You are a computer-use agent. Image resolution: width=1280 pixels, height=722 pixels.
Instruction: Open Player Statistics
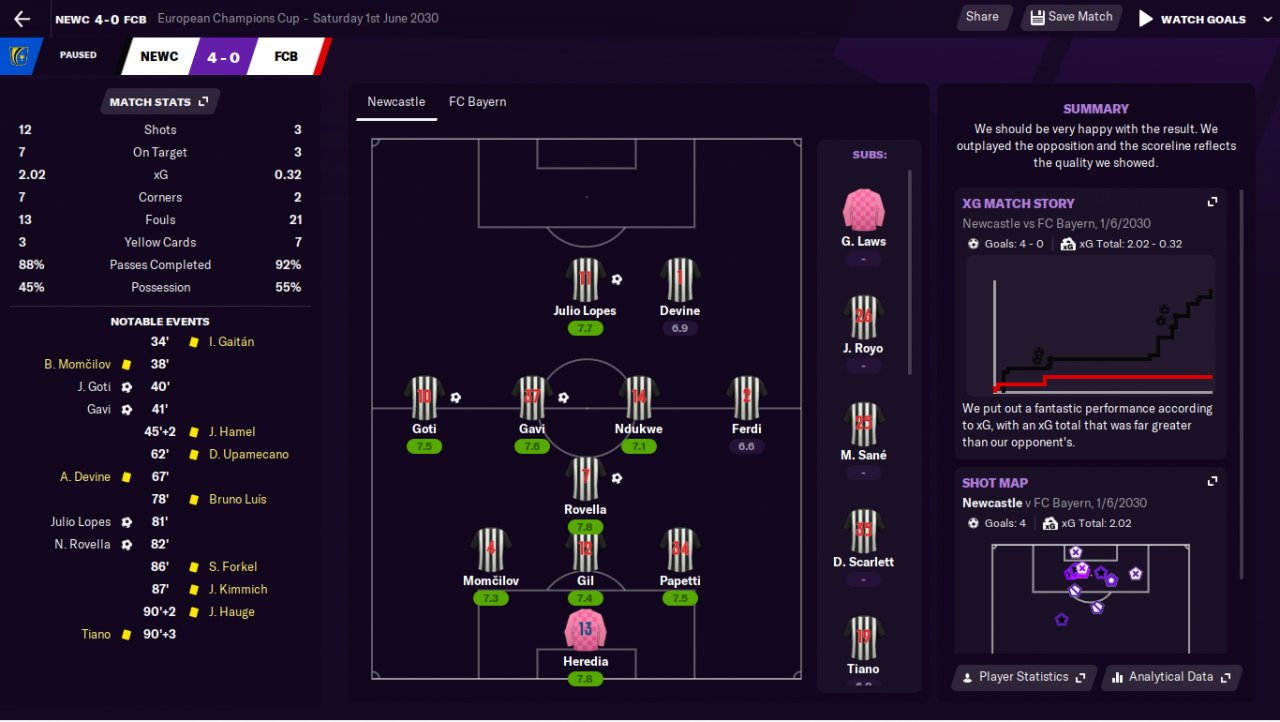click(x=1024, y=677)
